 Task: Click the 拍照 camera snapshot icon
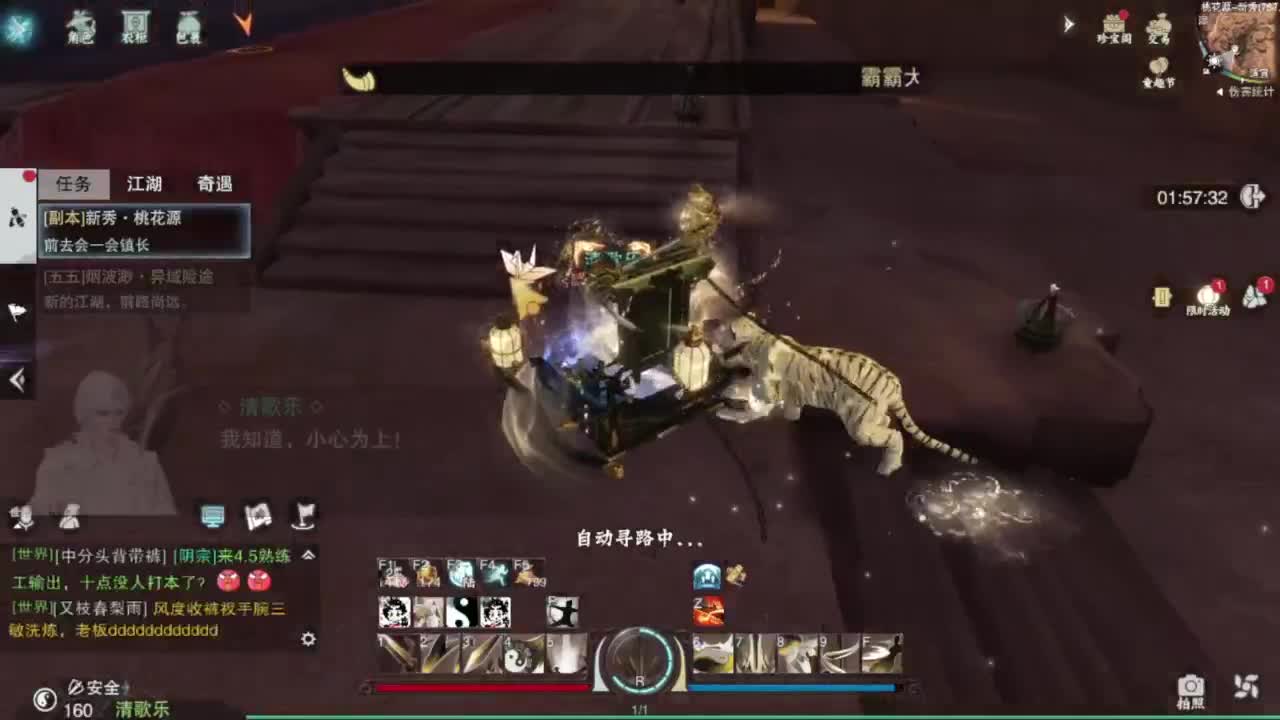(x=1190, y=688)
